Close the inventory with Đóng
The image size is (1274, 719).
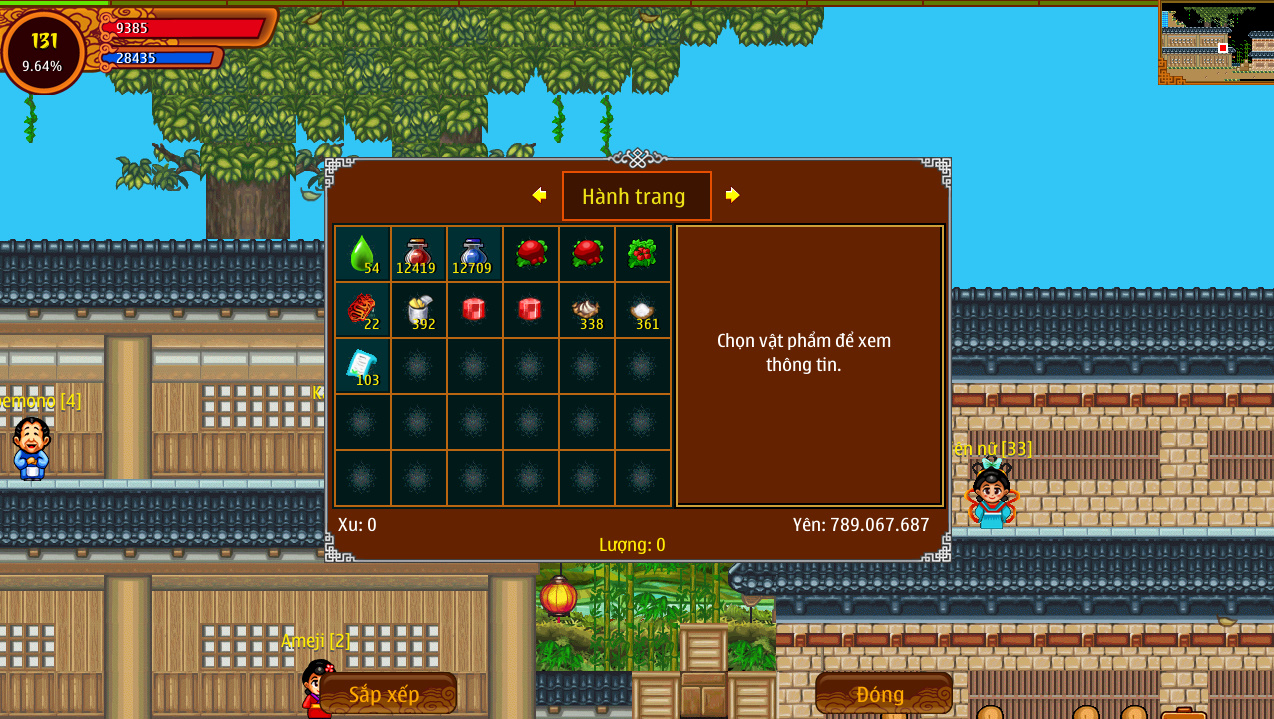pos(883,694)
